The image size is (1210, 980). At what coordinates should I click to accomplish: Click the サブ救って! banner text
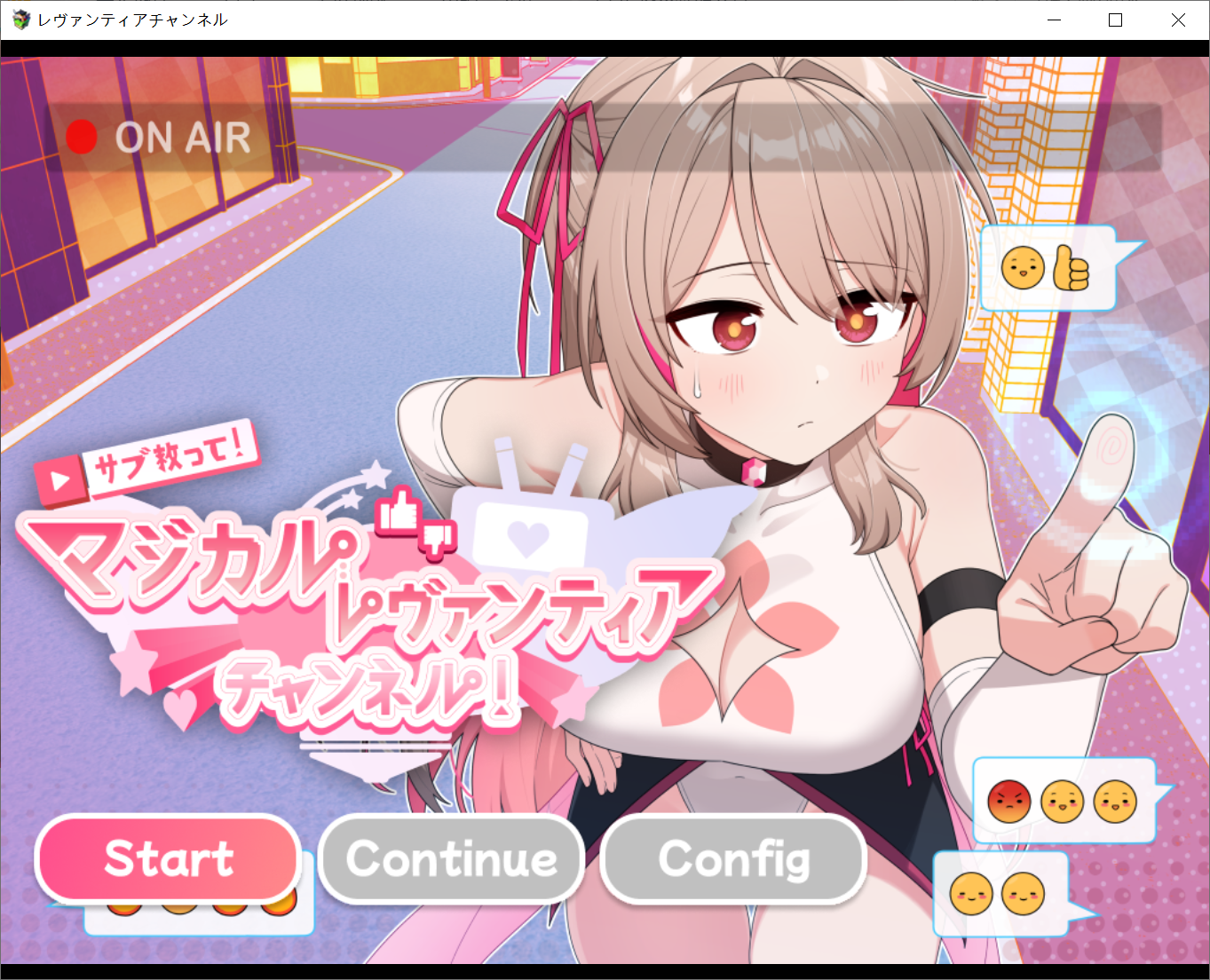(x=170, y=462)
